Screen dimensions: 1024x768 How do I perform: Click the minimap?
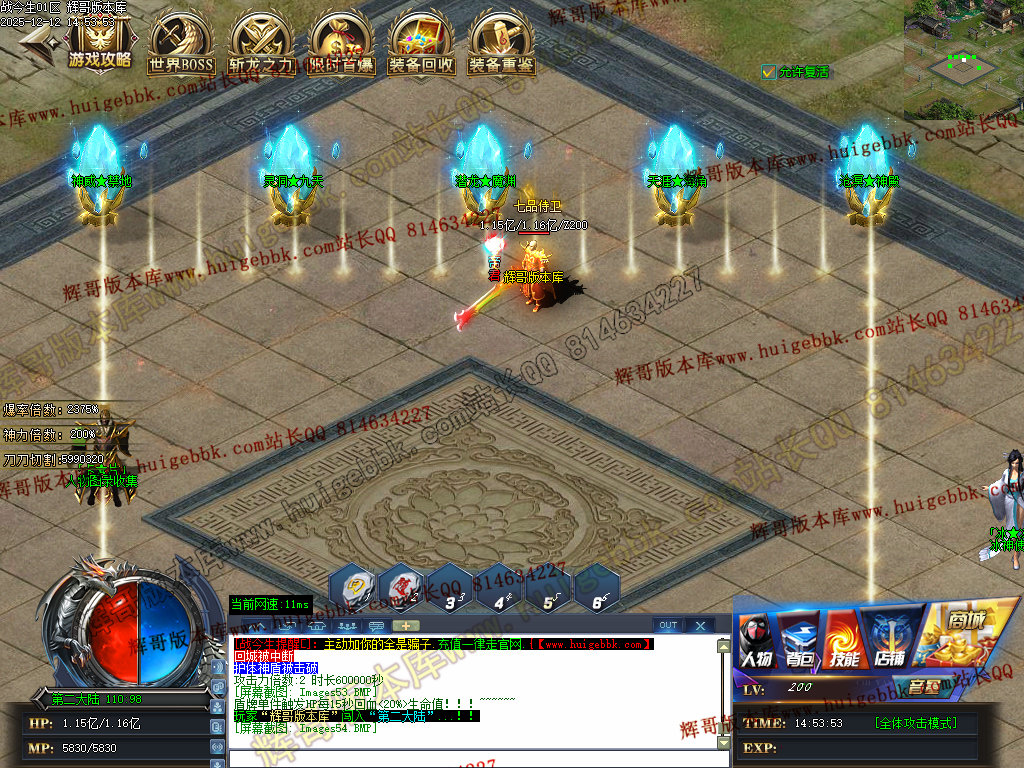pyautogui.click(x=963, y=60)
